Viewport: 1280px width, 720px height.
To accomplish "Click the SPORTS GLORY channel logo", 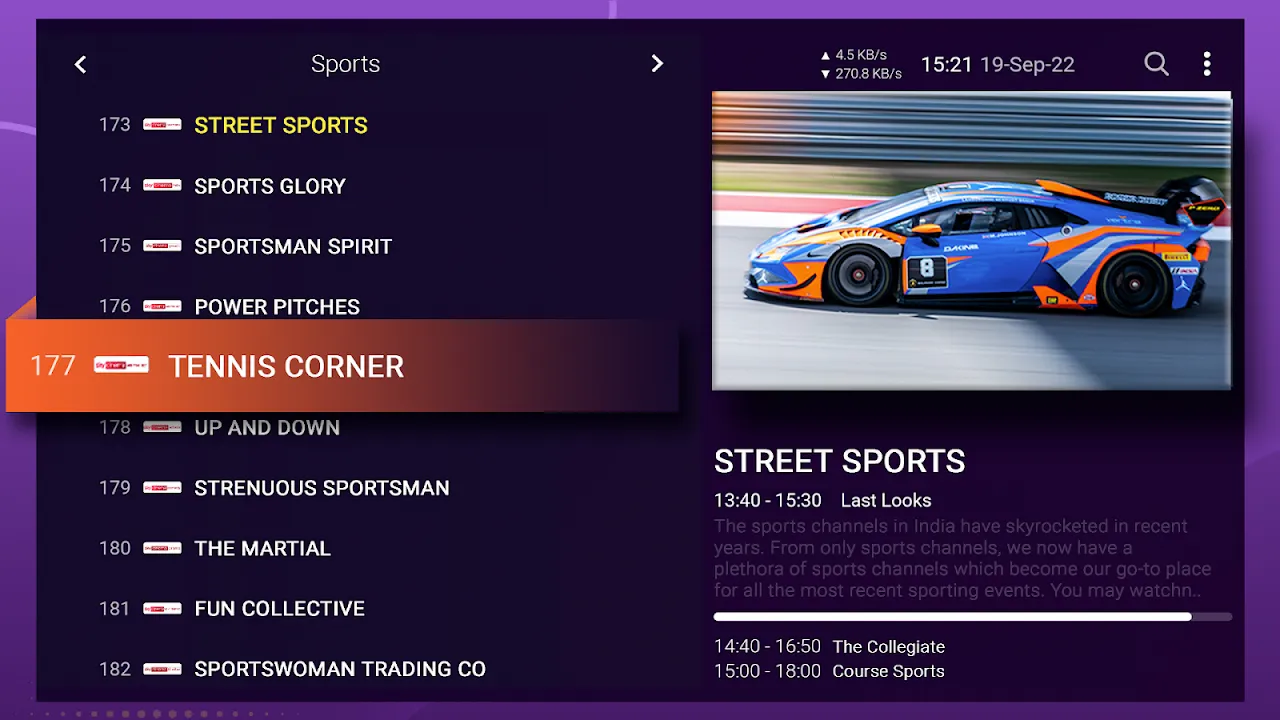I will click(162, 186).
